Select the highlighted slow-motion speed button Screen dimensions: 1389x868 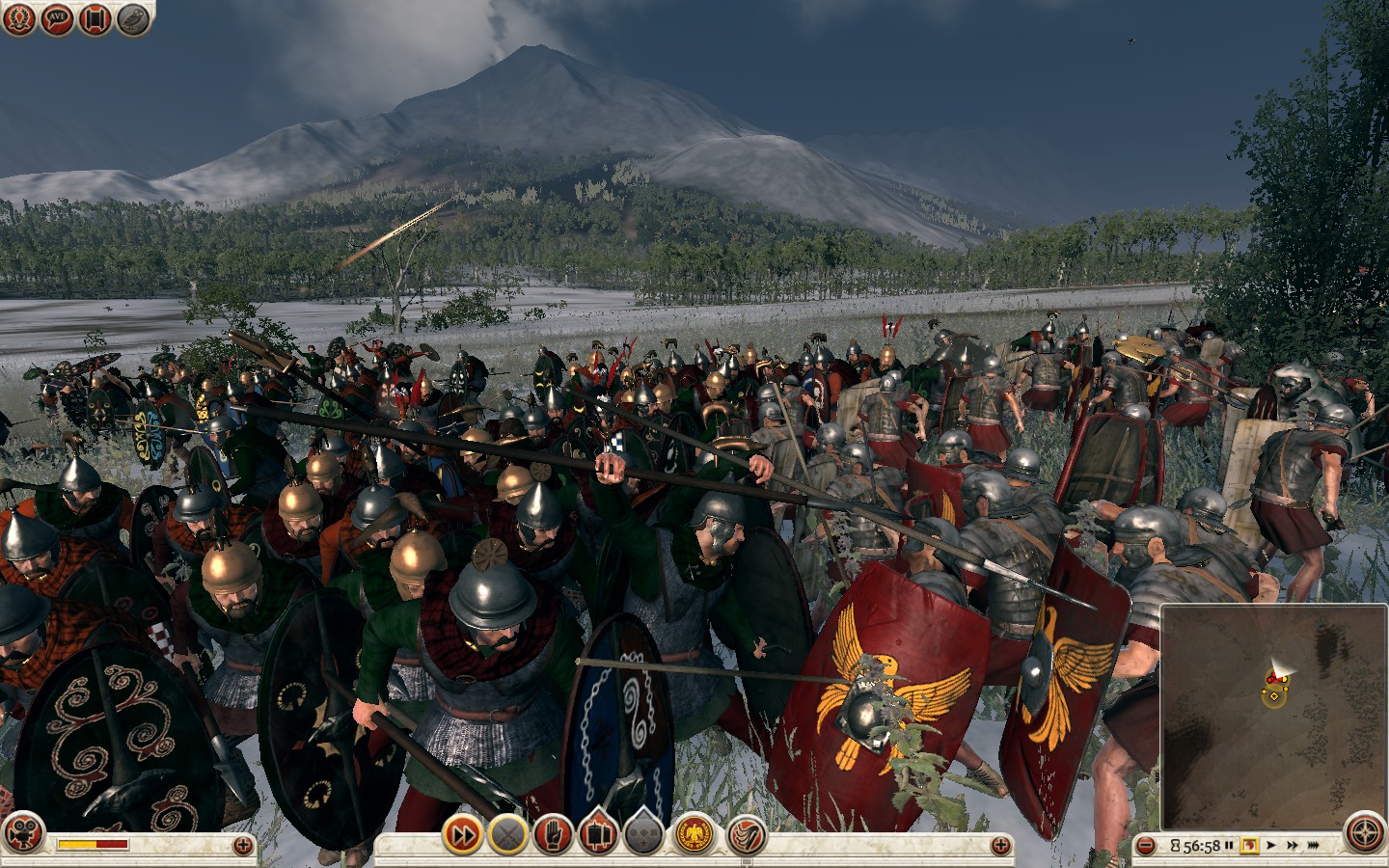[1250, 846]
